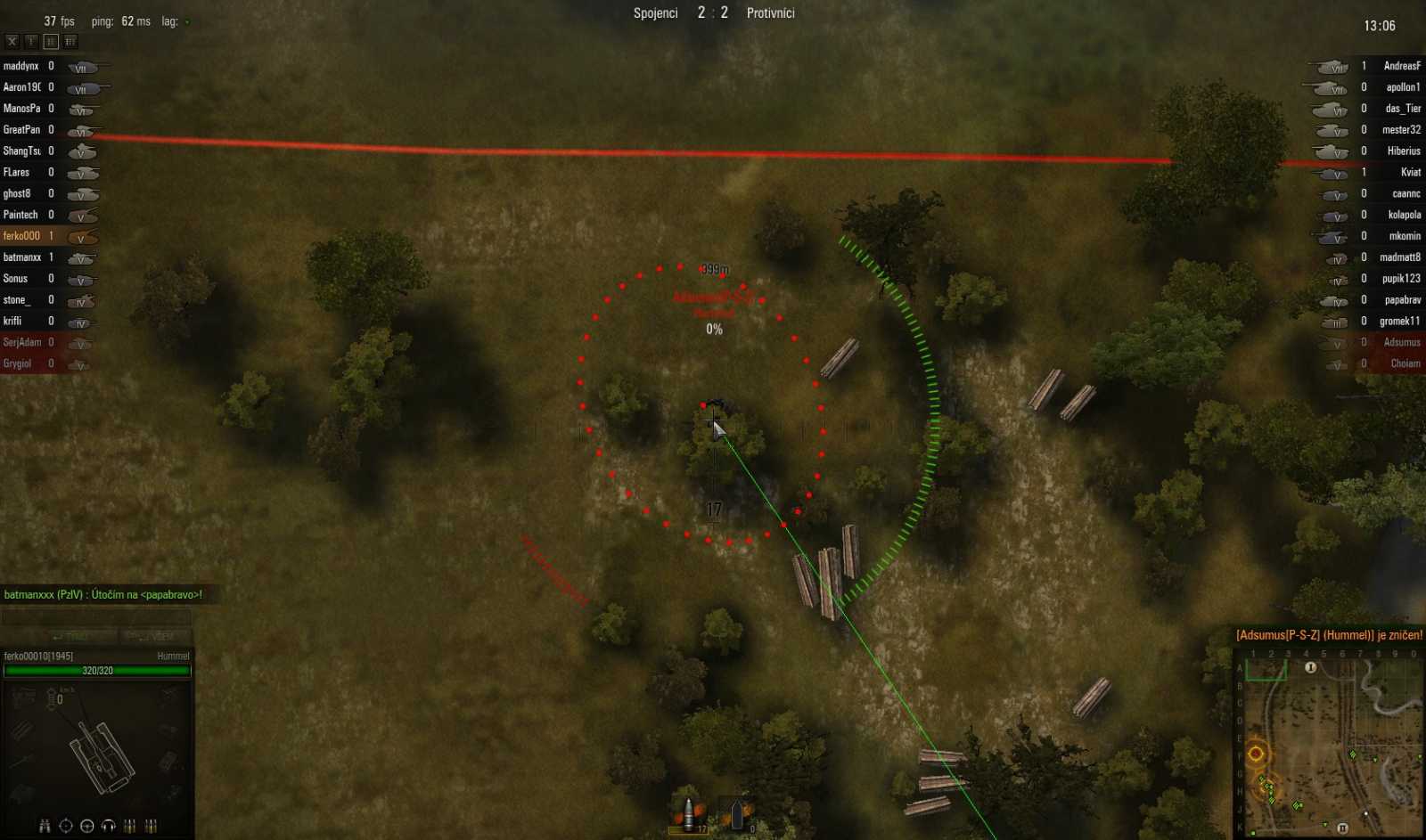
Task: Click the green health bar showing 320/320
Action: point(98,671)
